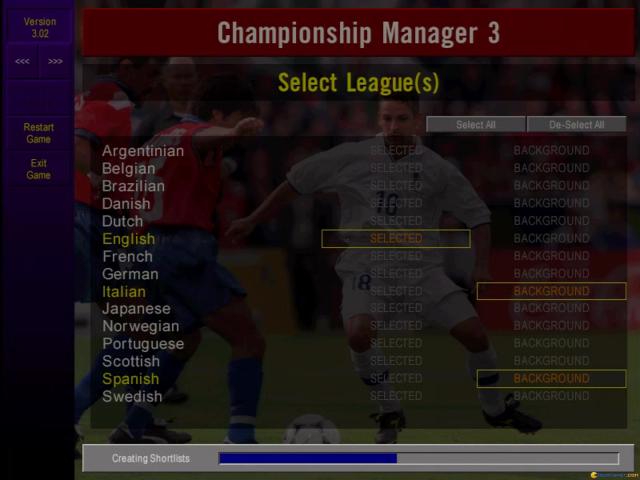Set Brazilian league to BACKGROUND
The height and width of the screenshot is (480, 640).
551,186
